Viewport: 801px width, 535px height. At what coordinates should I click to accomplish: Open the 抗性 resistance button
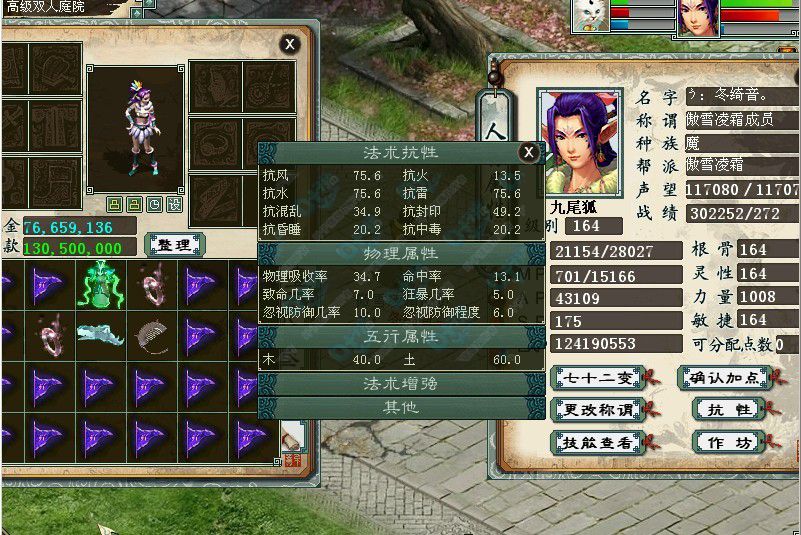pyautogui.click(x=729, y=409)
